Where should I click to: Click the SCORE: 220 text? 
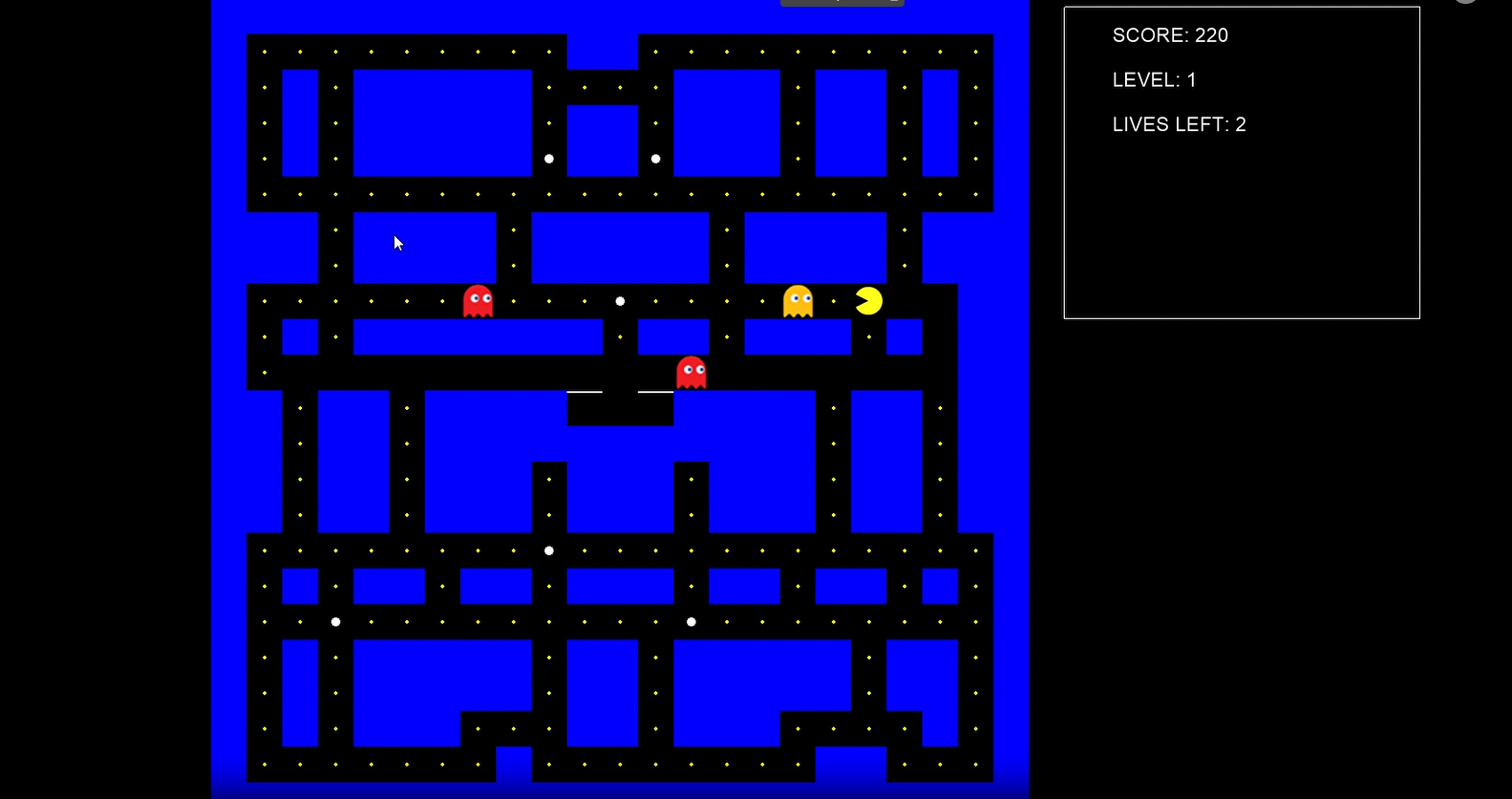tap(1170, 35)
